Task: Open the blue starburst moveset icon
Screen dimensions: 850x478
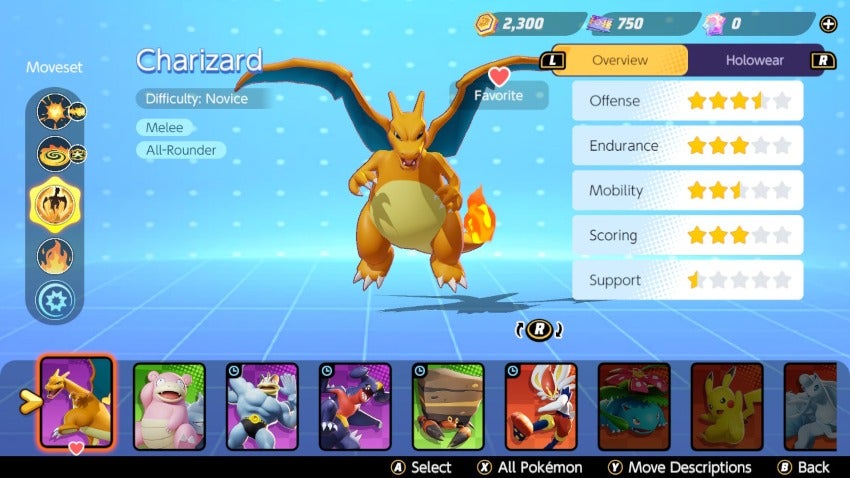Action: 53,300
